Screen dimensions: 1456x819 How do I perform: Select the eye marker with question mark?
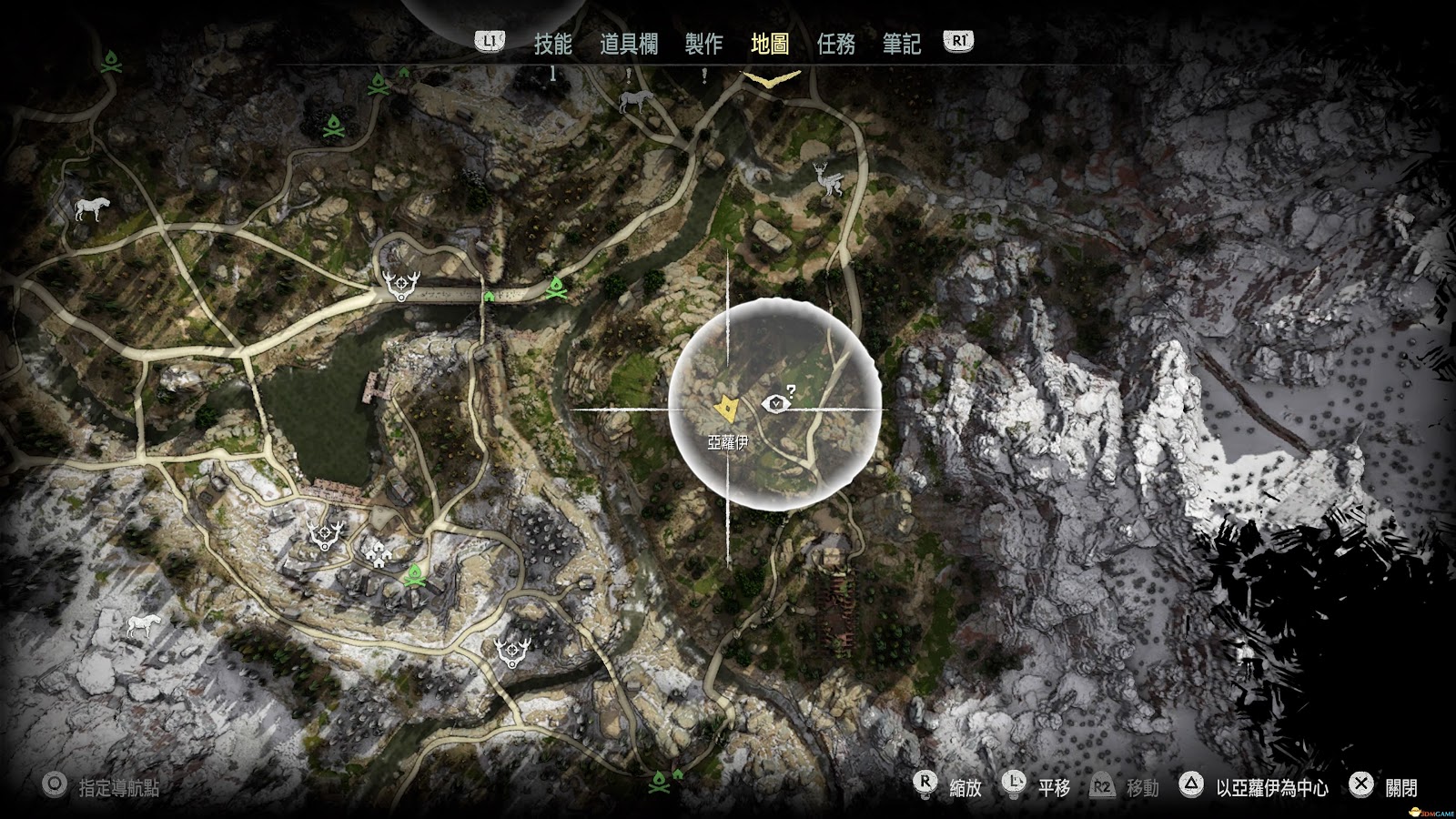776,401
